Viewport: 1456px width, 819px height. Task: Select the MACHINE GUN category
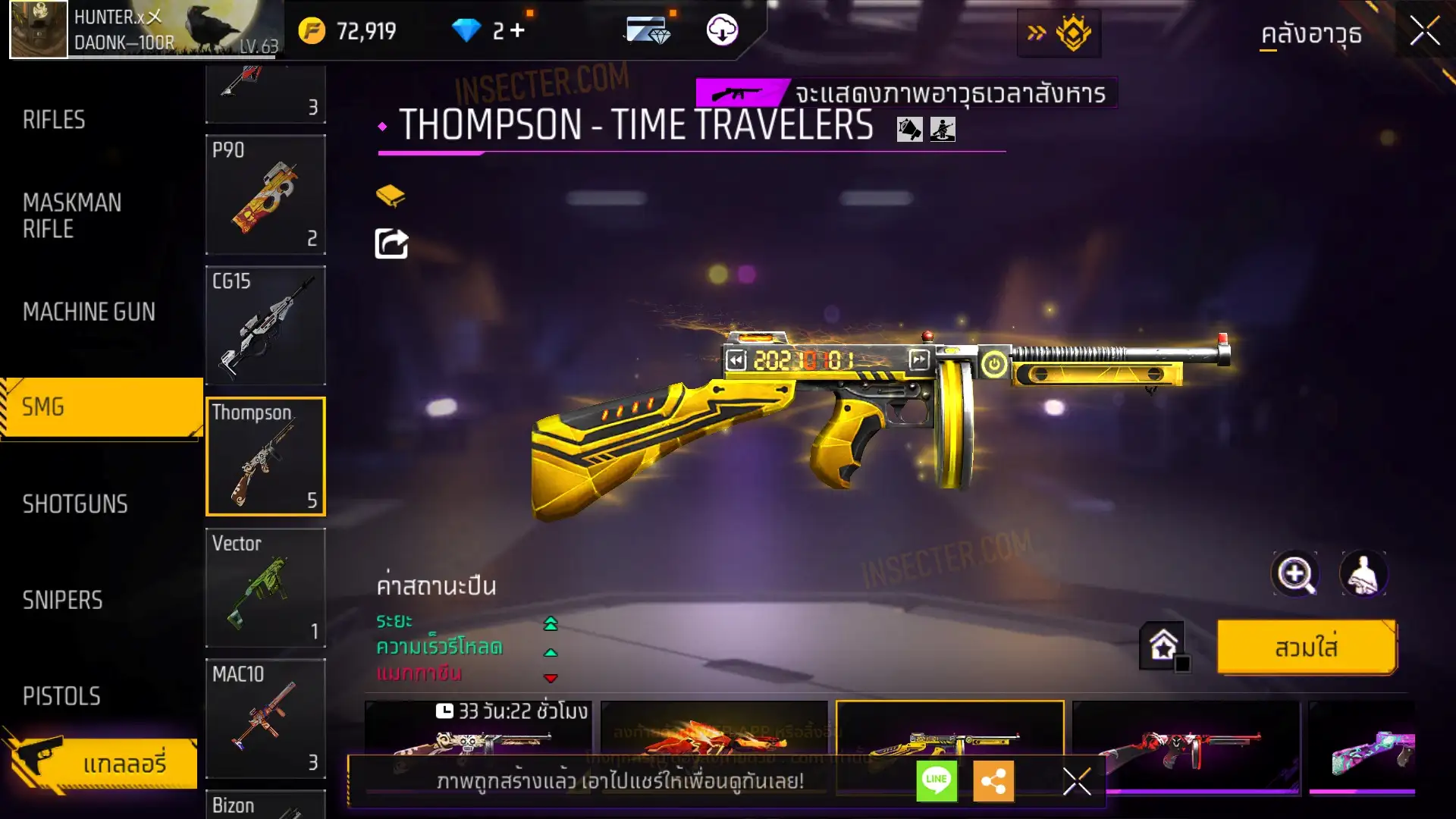(89, 312)
